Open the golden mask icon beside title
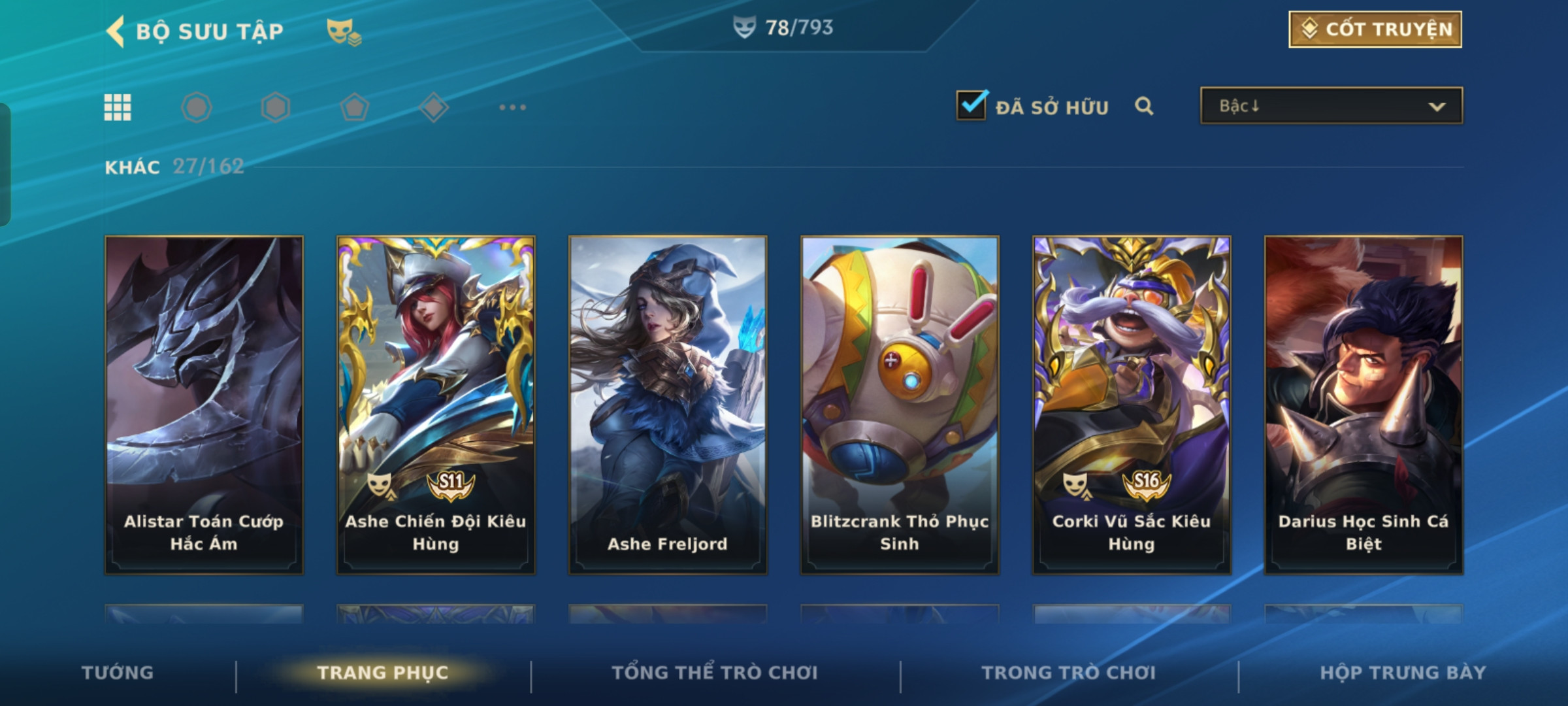 point(343,31)
